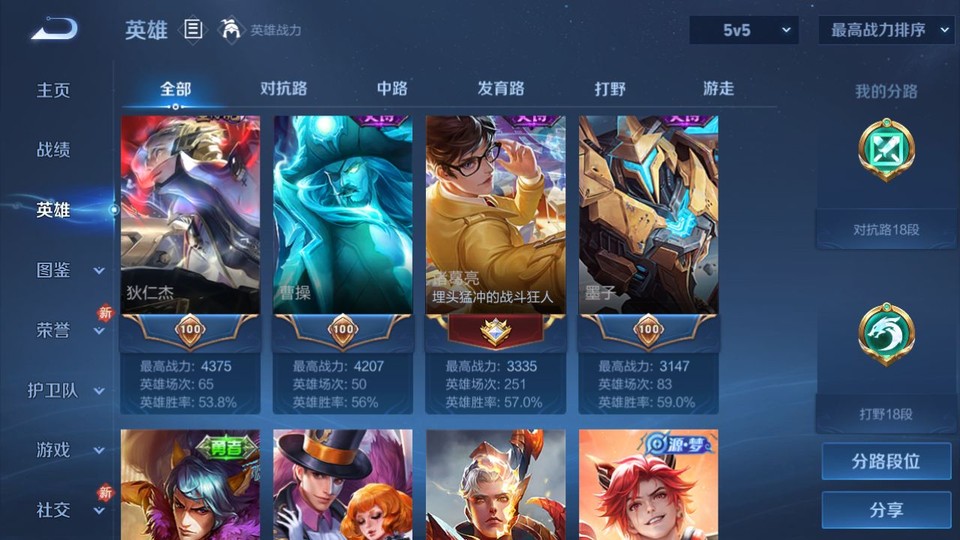Open the 战绩 menu entry
The image size is (960, 540).
tap(54, 150)
